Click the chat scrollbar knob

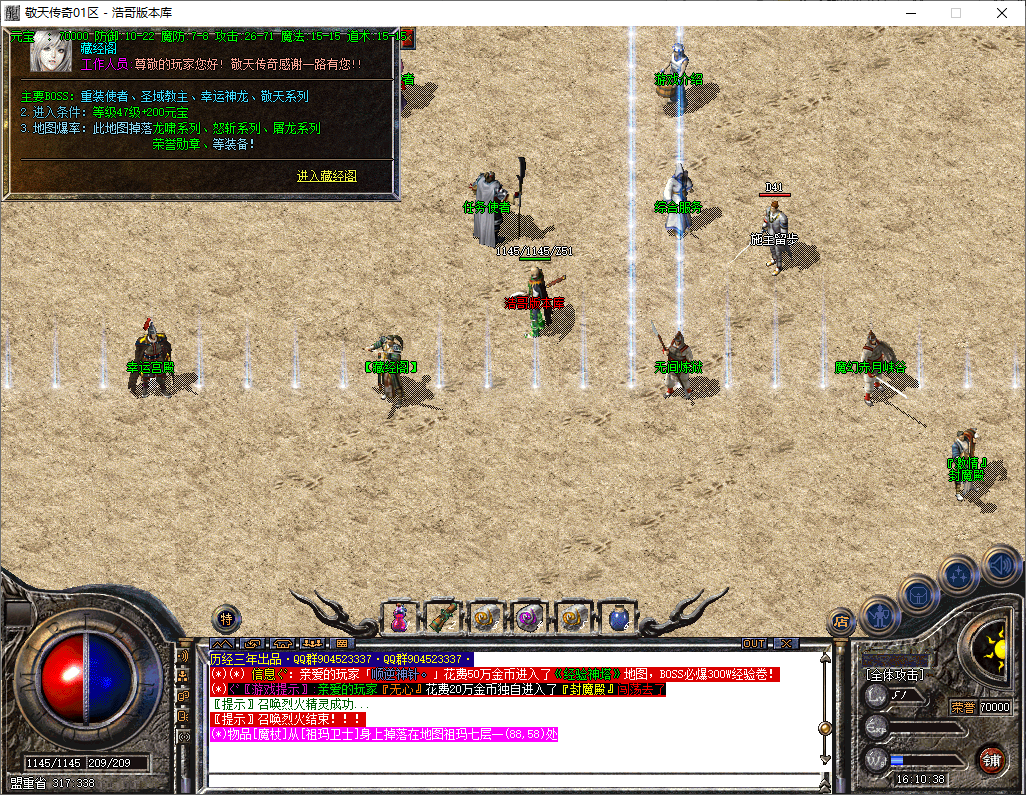(x=825, y=728)
